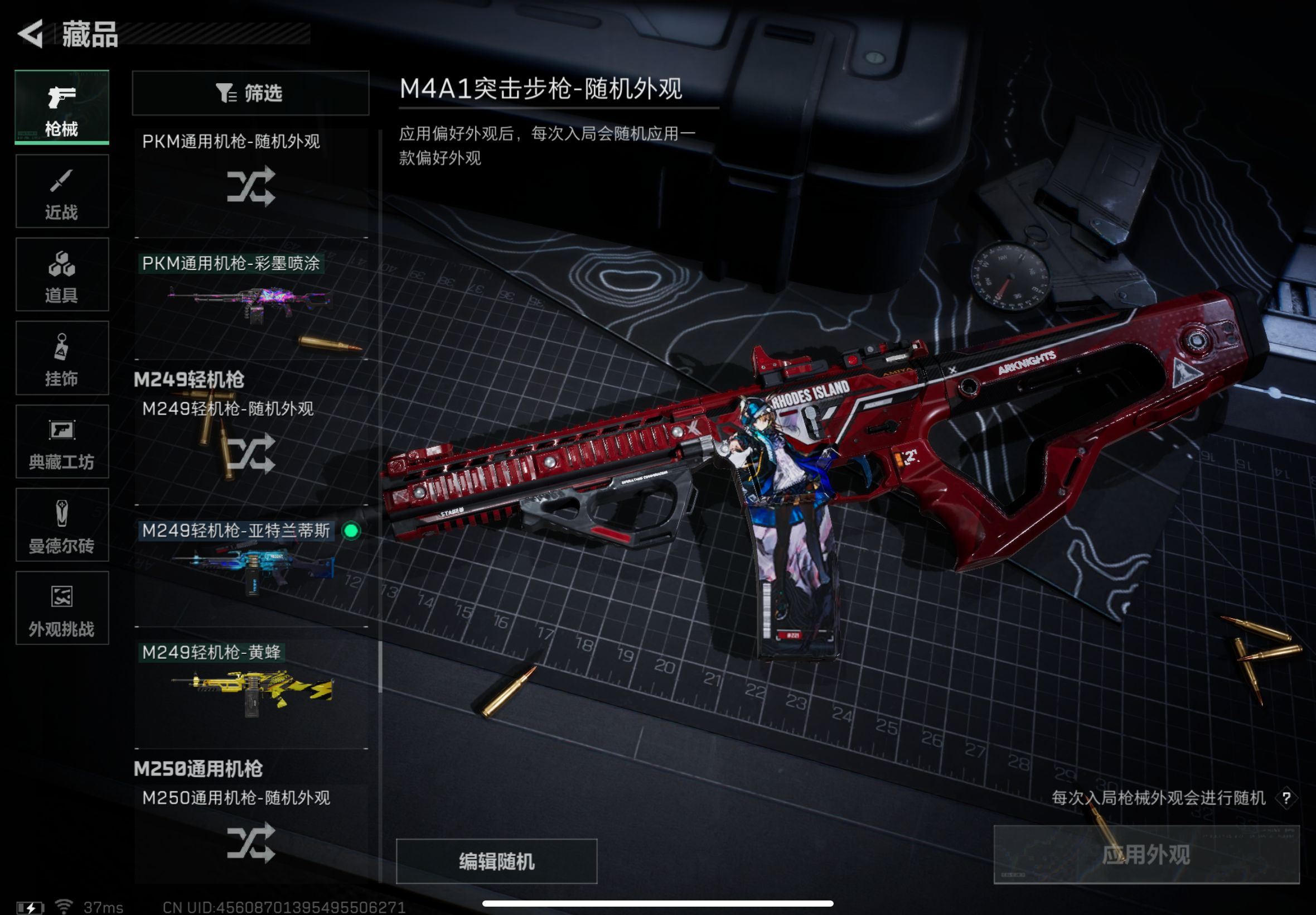
Task: Show the 挂饰 charms category
Action: click(x=62, y=358)
